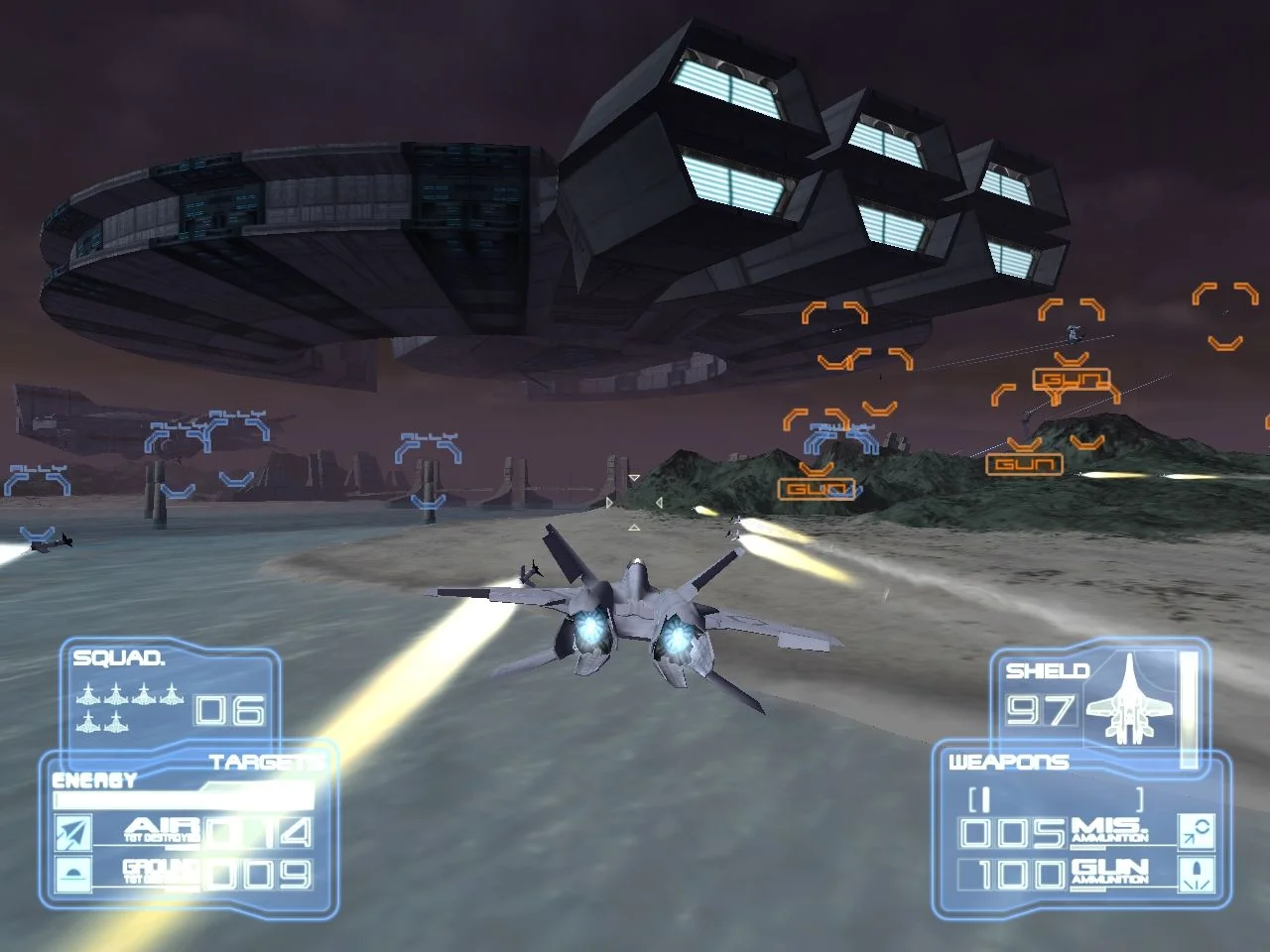Select the missile ammunition icon in Weapons panel
The image size is (1270, 952).
point(1197,832)
